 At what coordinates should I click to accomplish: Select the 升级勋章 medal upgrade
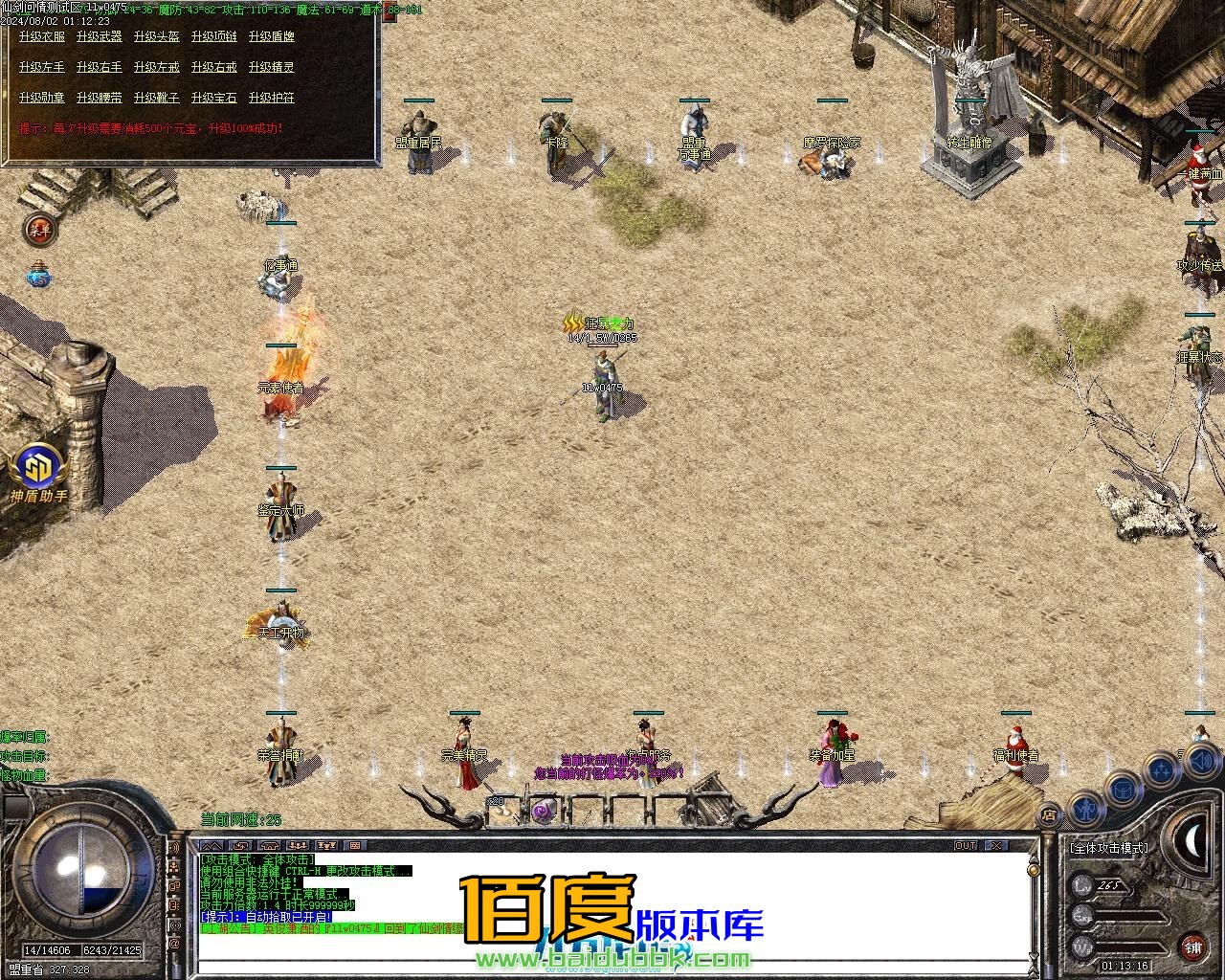tap(42, 98)
